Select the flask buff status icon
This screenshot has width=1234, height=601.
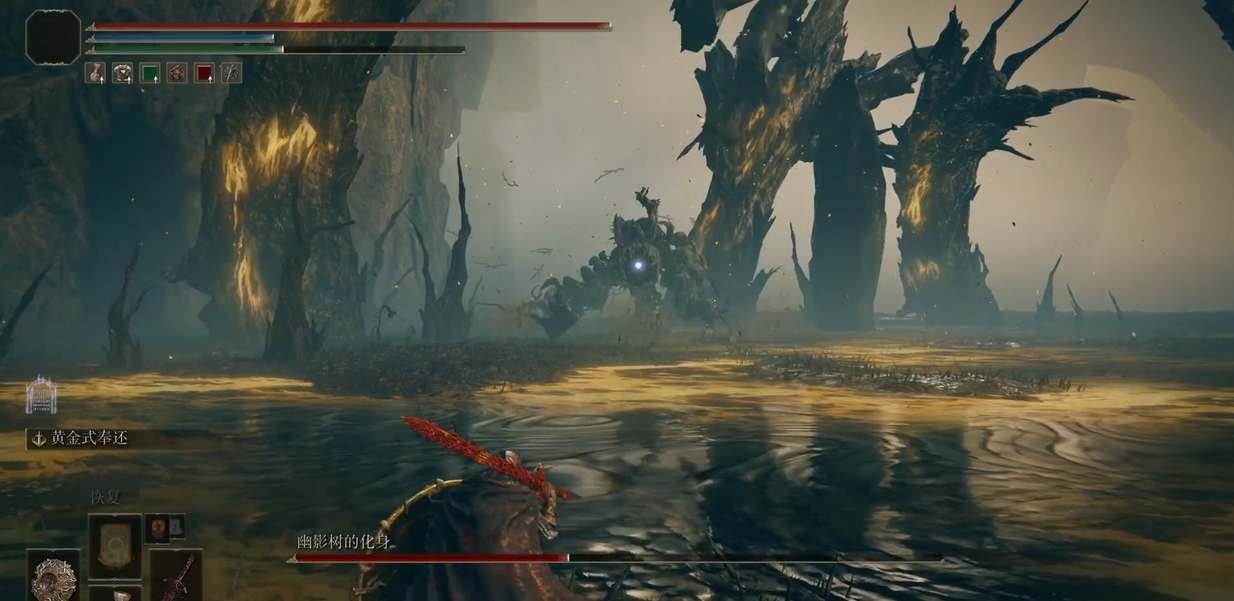(x=95, y=72)
